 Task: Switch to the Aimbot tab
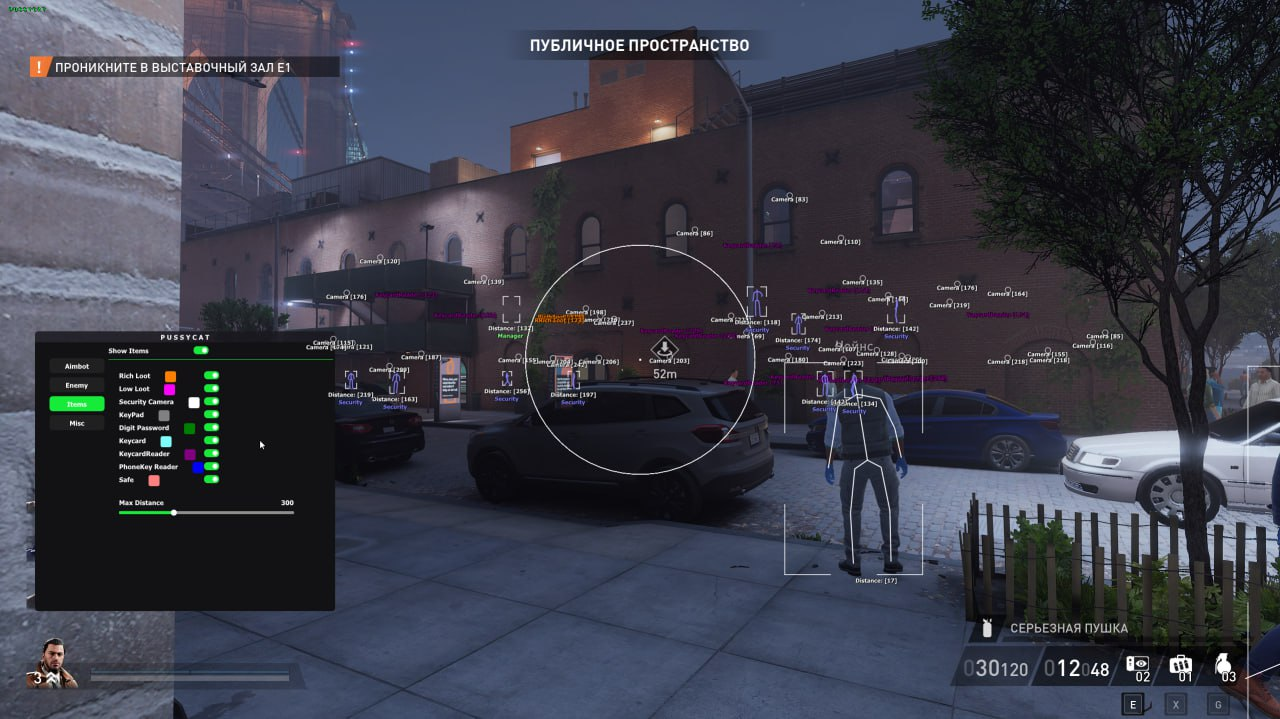(77, 366)
